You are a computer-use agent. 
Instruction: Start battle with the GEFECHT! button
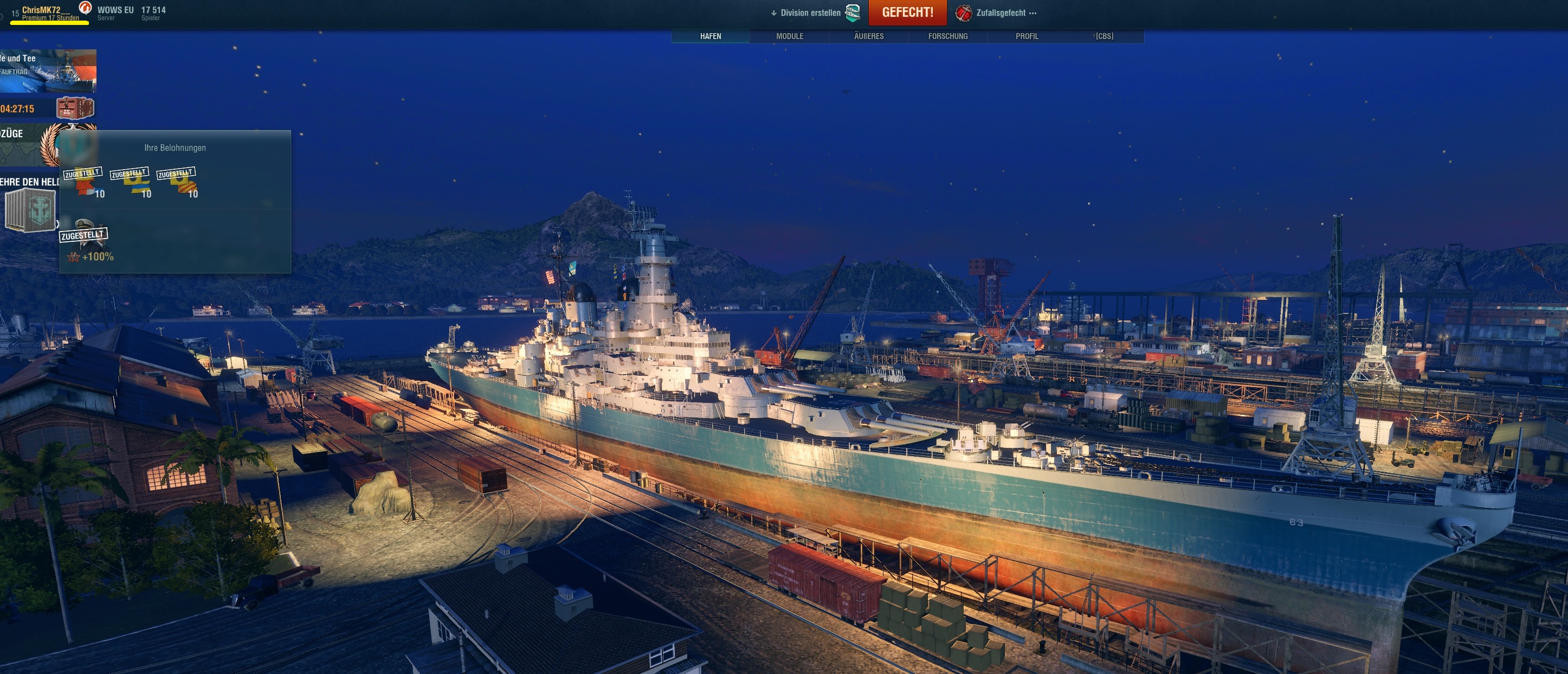pos(907,12)
